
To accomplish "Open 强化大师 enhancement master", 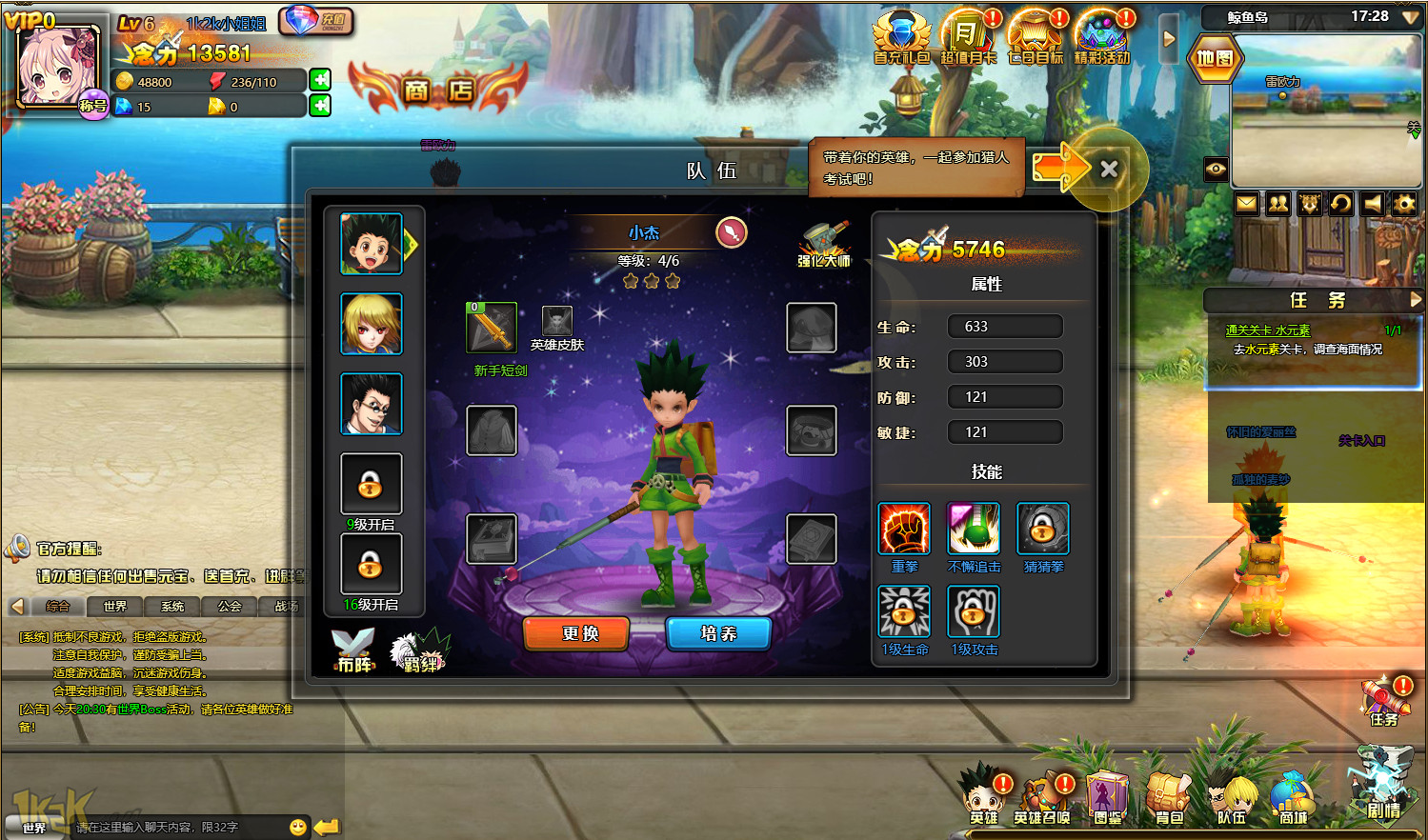I will [x=823, y=244].
